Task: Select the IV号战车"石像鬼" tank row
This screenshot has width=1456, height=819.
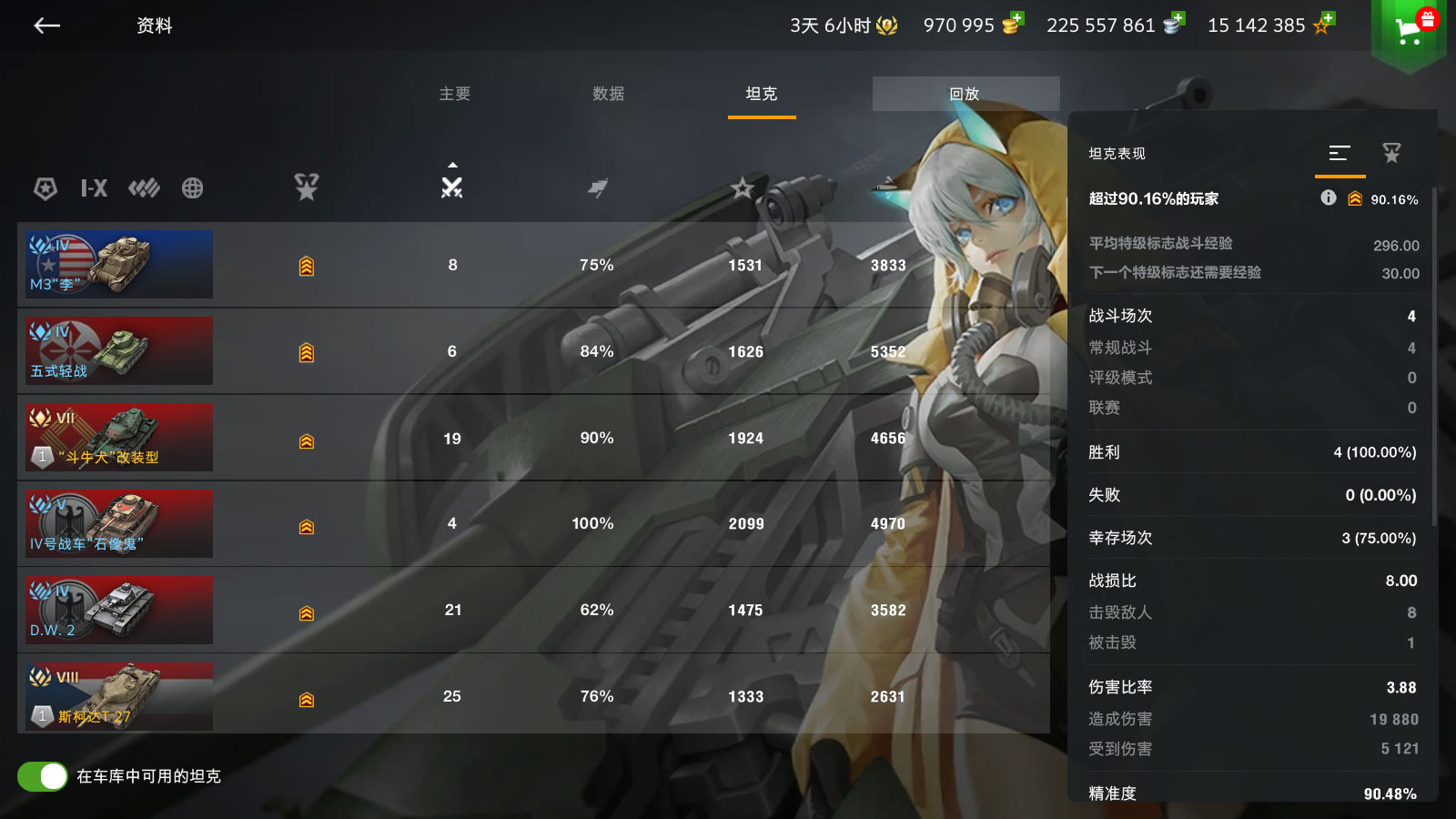Action: pos(119,524)
